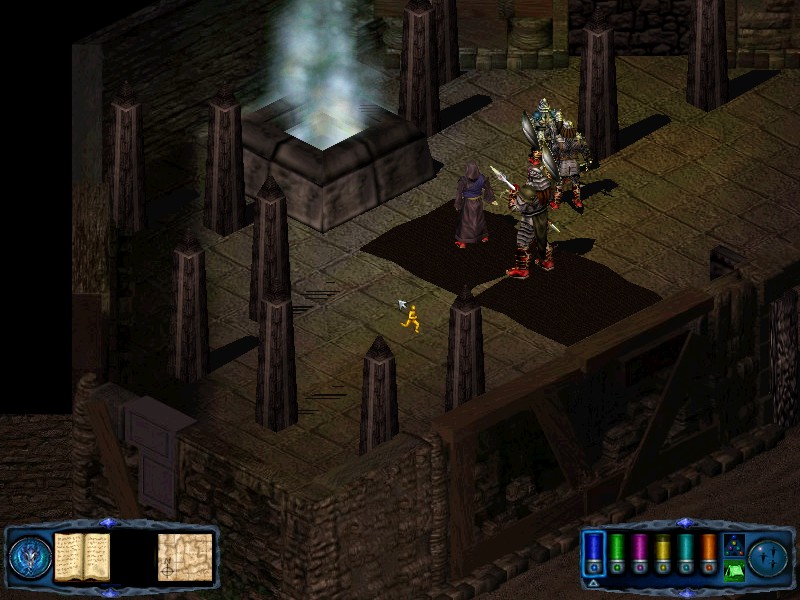Select the green party member tube
The image size is (800, 600).
click(x=617, y=552)
